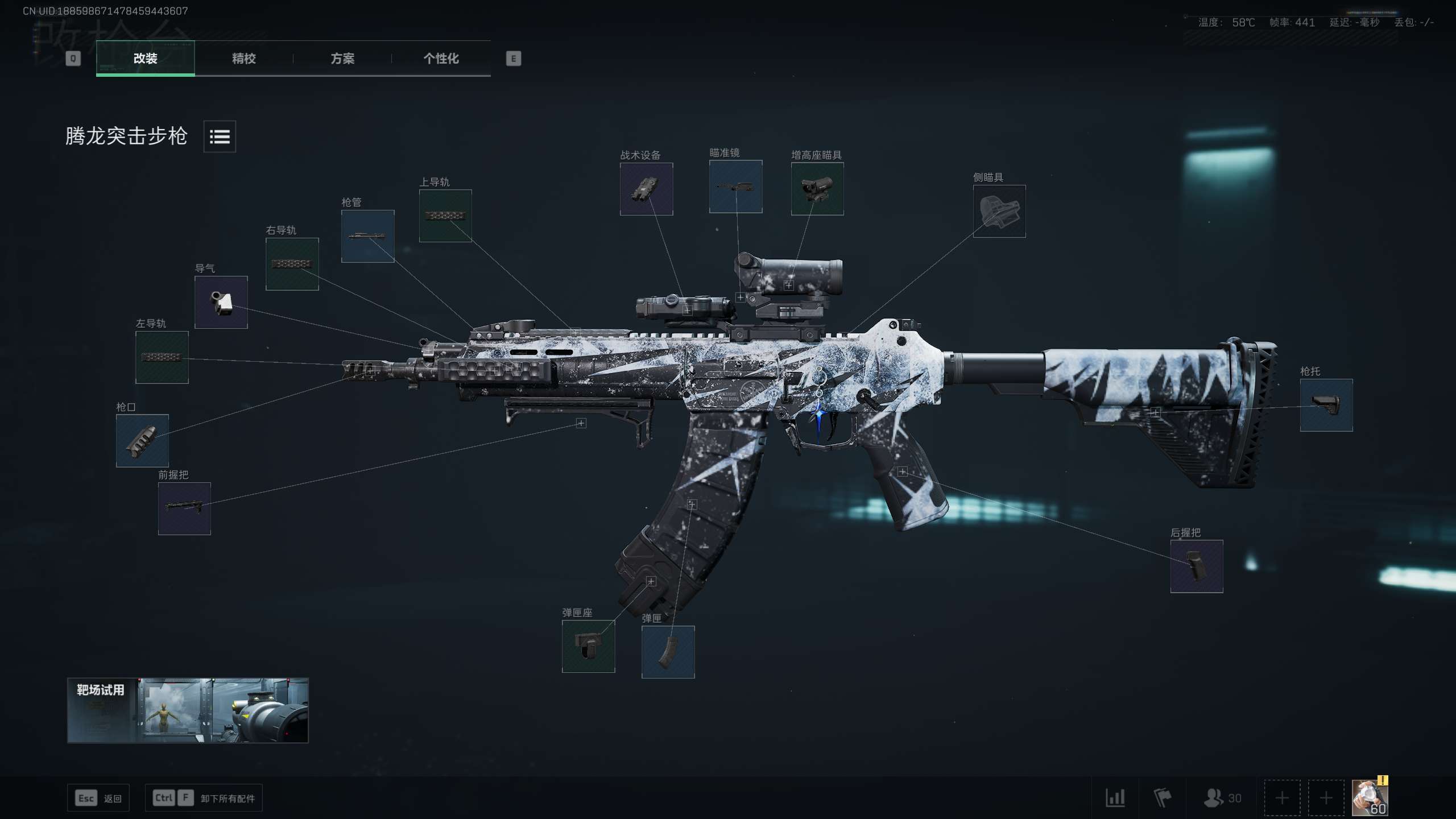This screenshot has width=1456, height=819.
Task: Open the 方案 tab
Action: coord(342,58)
